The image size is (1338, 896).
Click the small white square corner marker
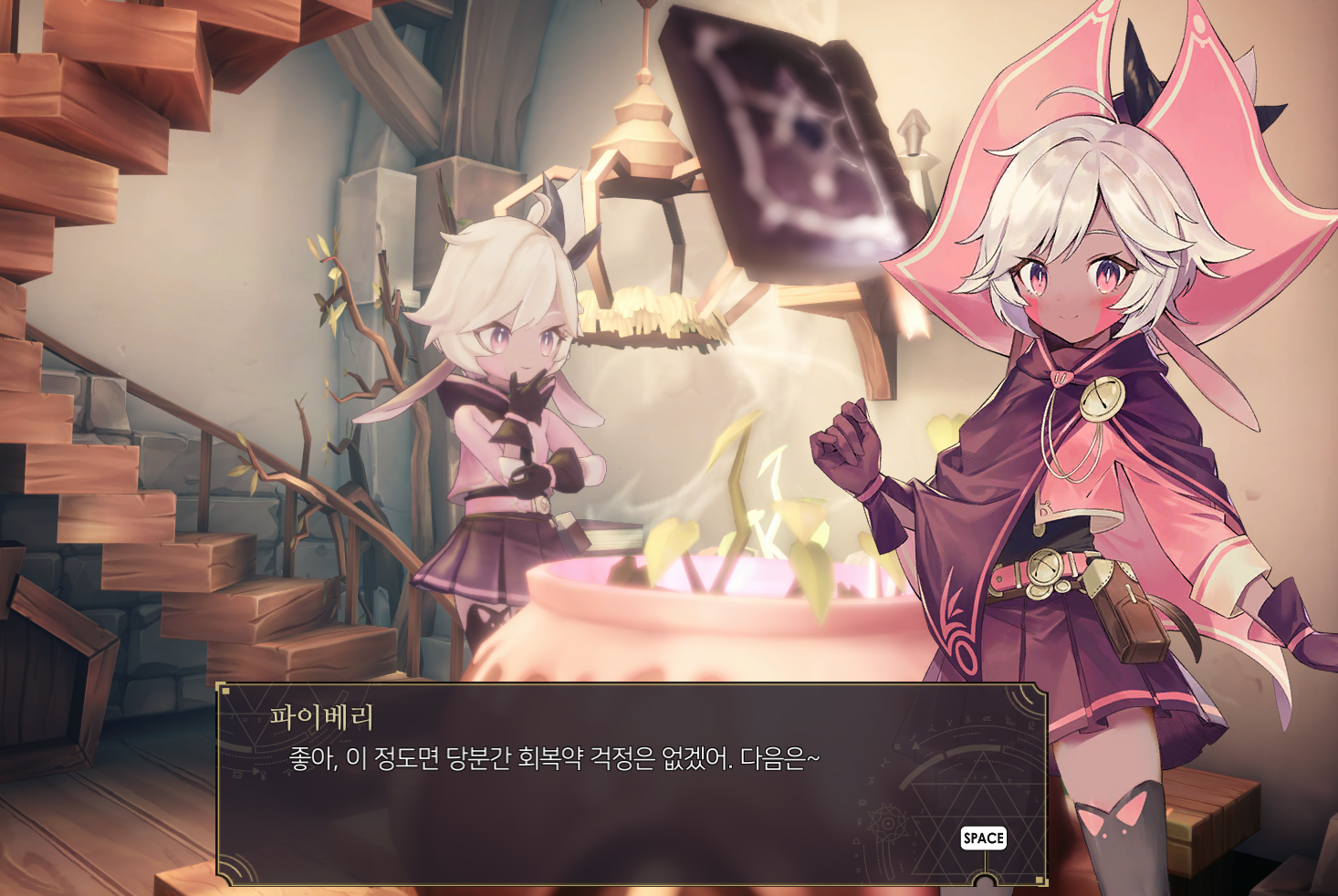[225, 691]
